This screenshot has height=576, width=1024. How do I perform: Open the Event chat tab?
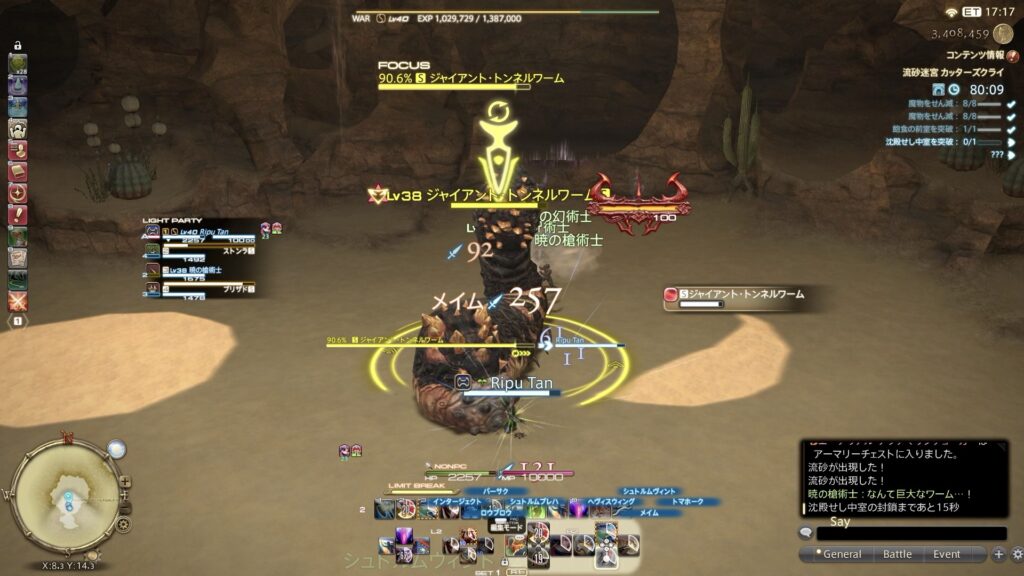(x=946, y=554)
